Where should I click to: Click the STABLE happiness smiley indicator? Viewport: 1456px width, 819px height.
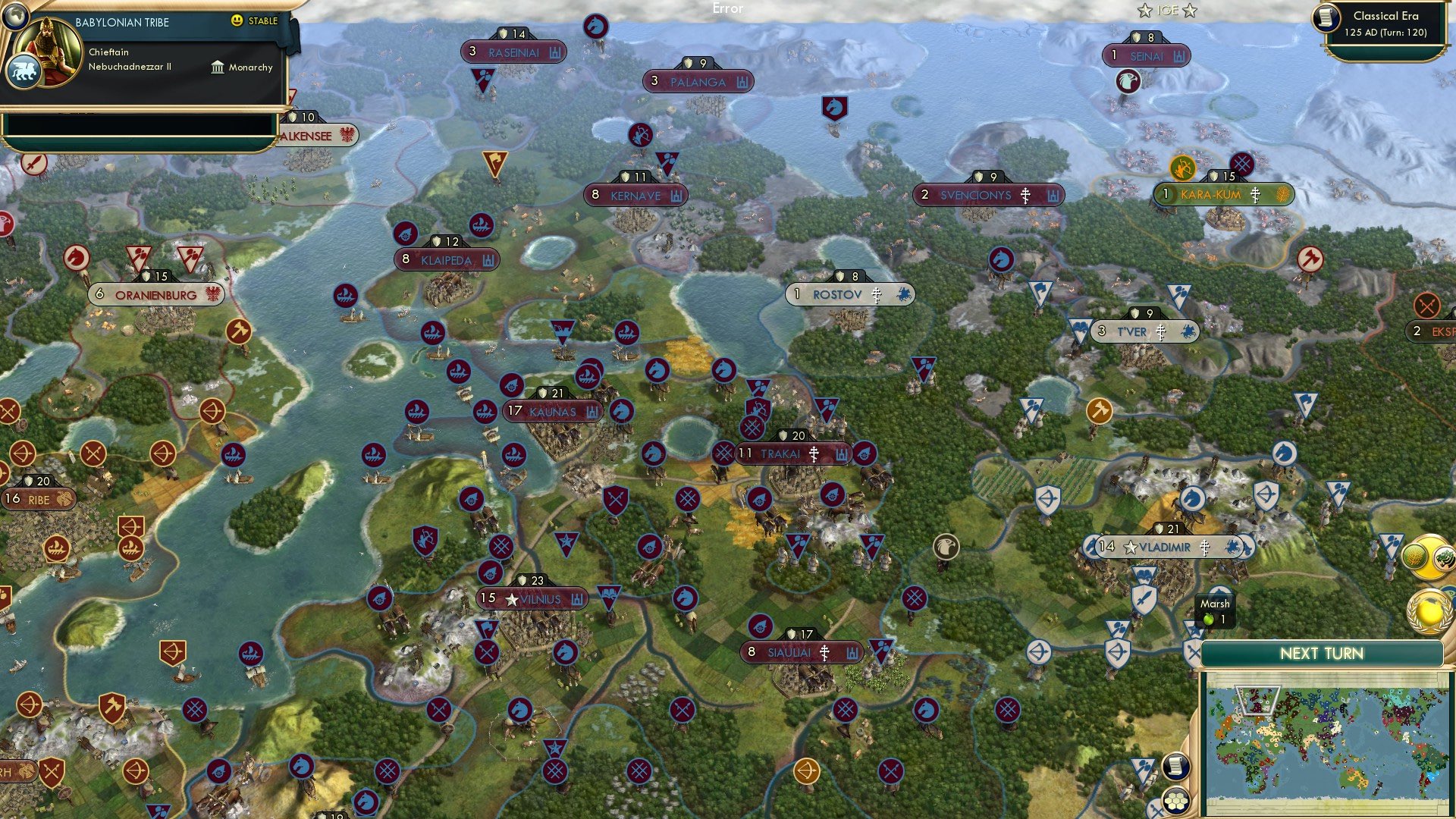tap(238, 21)
